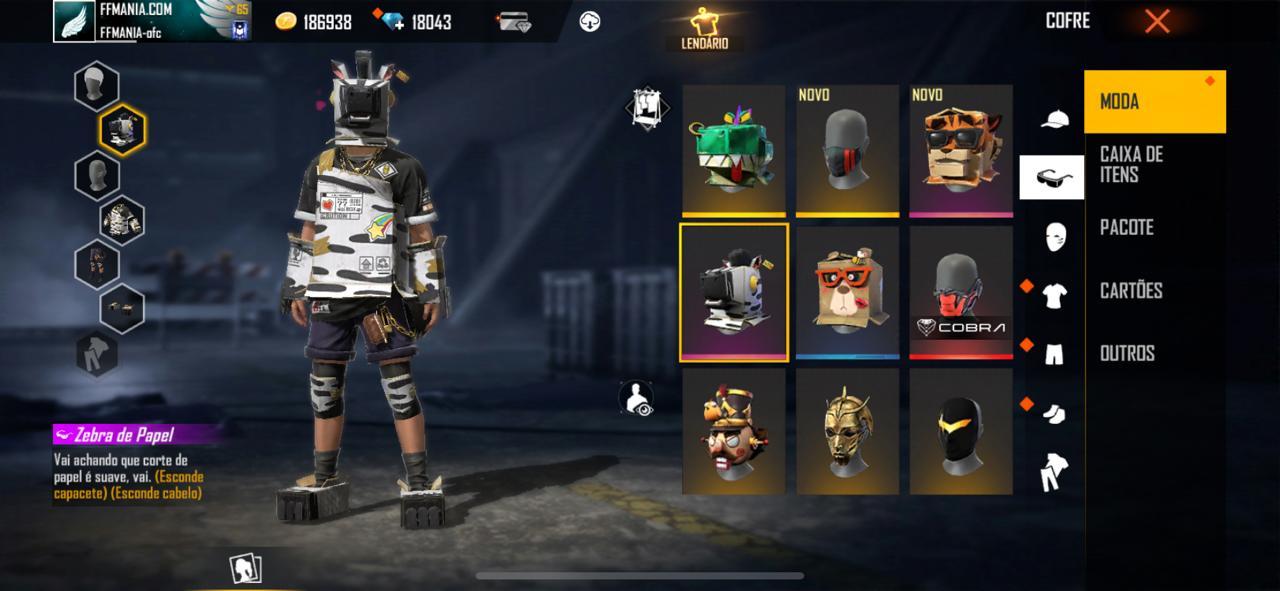Show the shorts clothing category

tap(1054, 353)
